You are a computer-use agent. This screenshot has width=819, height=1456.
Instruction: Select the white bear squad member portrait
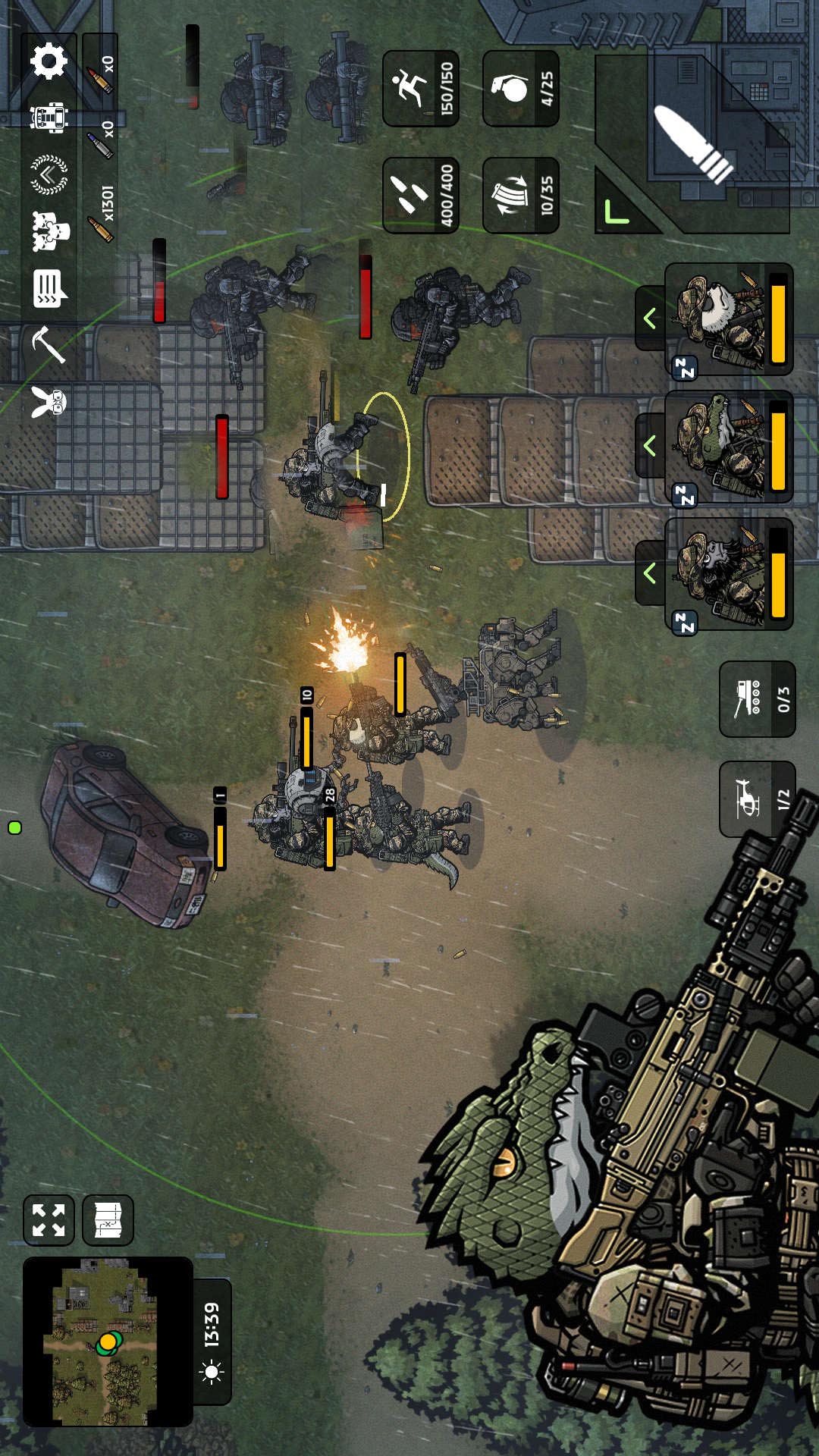pos(728,318)
